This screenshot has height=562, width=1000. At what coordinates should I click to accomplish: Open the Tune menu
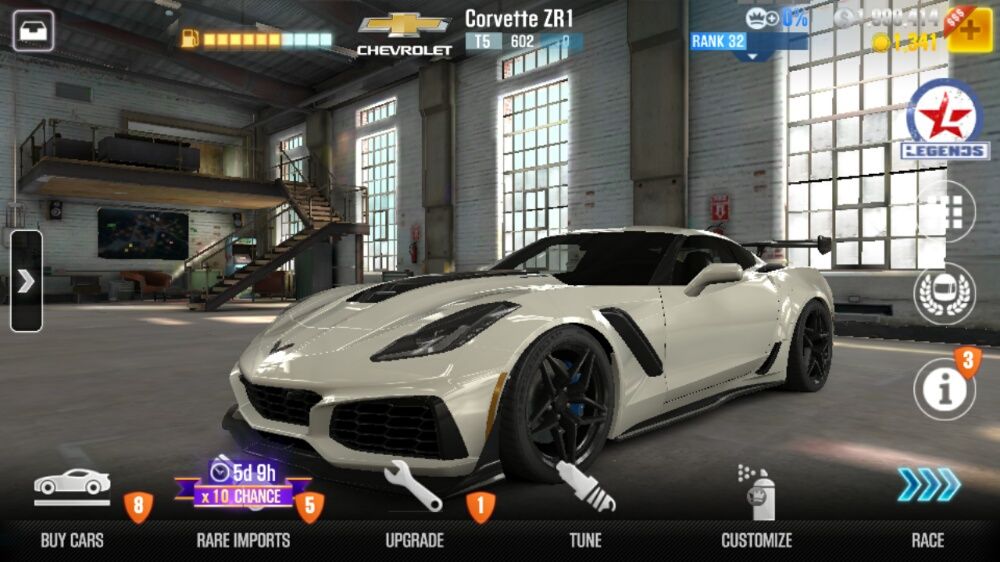coord(586,505)
